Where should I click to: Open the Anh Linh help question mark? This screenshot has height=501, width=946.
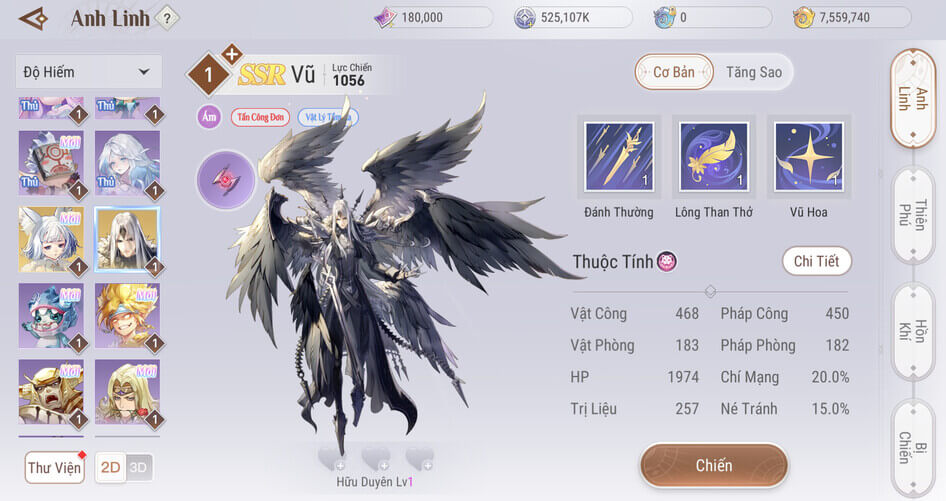click(167, 17)
